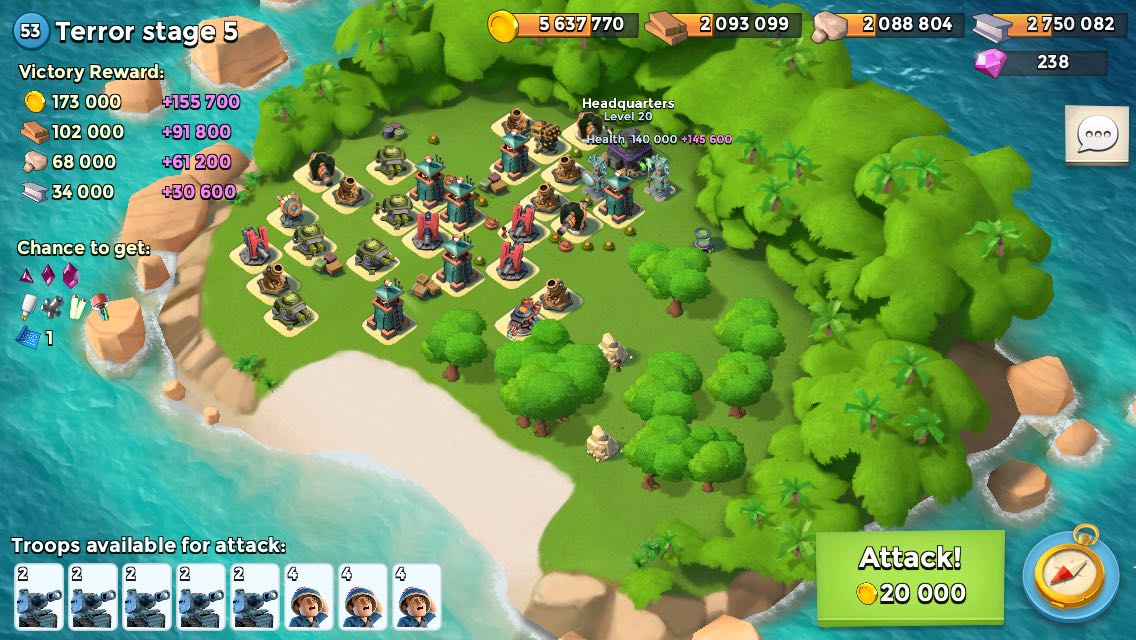Open the chat speech bubble

click(1097, 134)
